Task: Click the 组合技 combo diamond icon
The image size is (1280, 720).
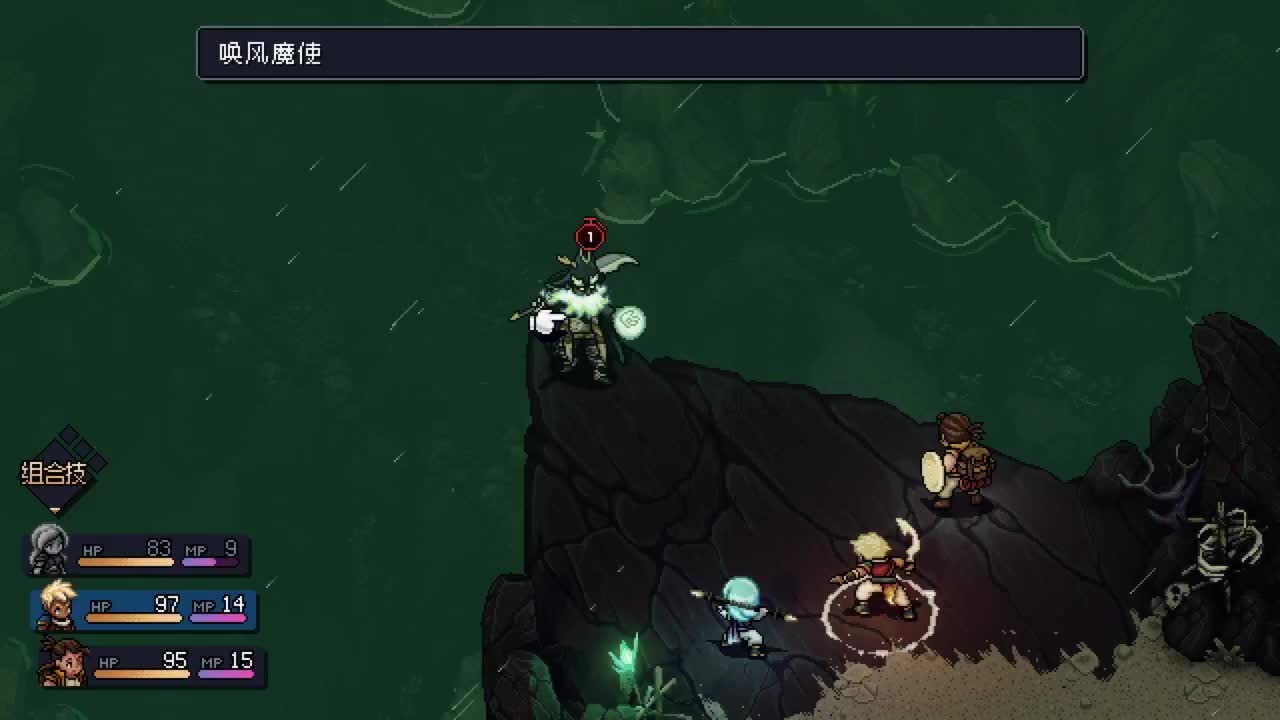Action: pos(64,470)
